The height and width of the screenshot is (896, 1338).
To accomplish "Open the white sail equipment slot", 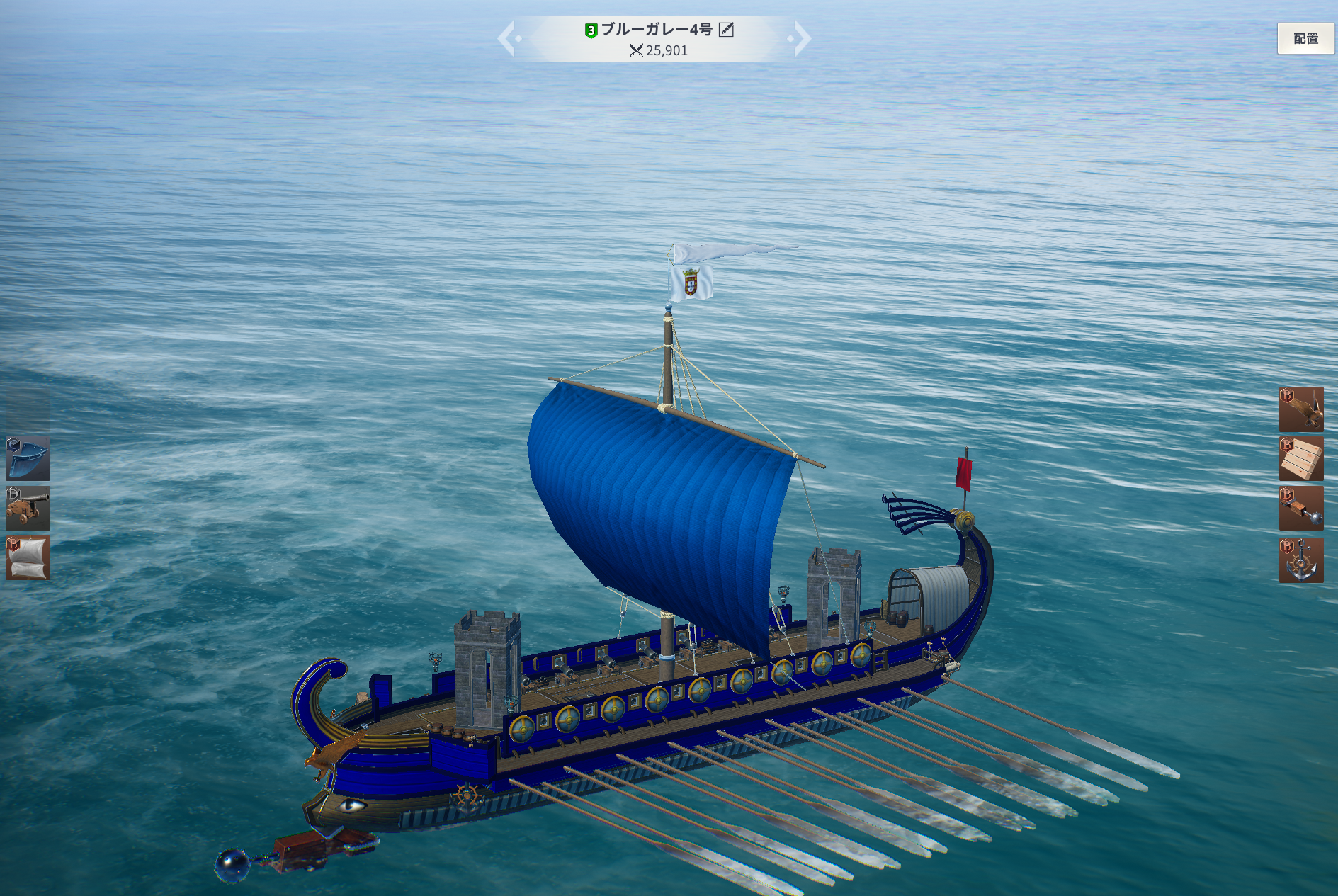I will point(28,557).
